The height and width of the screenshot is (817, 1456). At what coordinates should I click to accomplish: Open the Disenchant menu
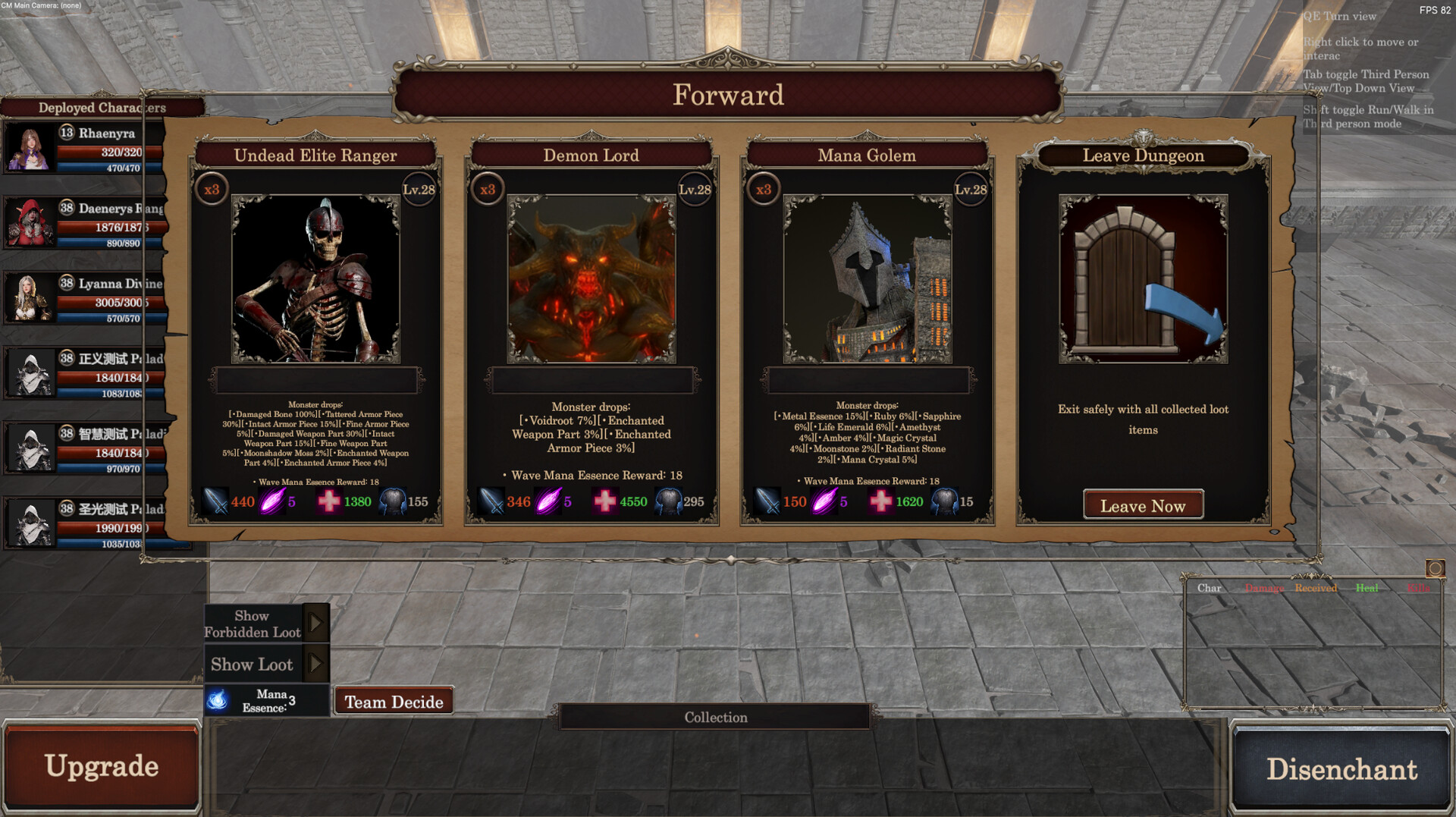(x=1341, y=768)
